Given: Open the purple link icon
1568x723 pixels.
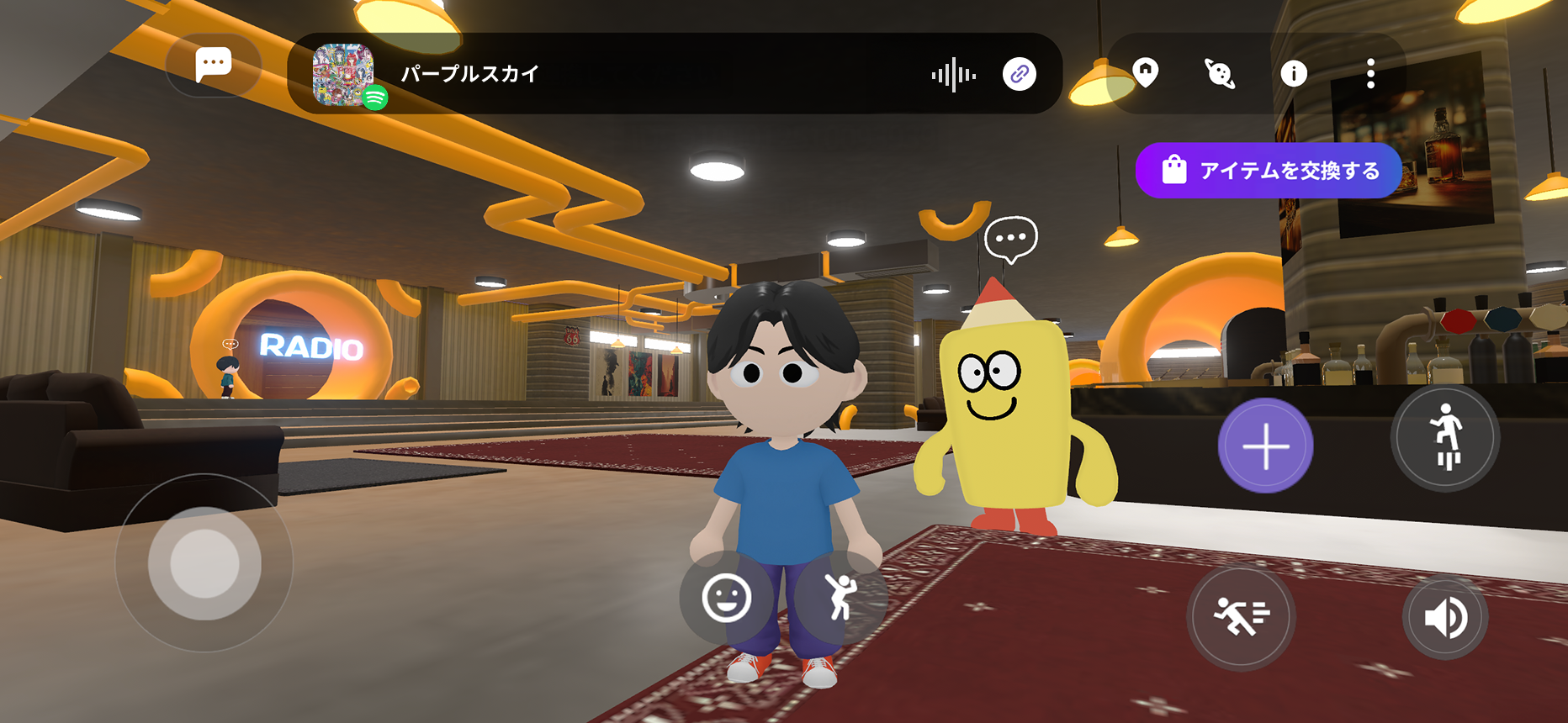Looking at the screenshot, I should (1019, 75).
